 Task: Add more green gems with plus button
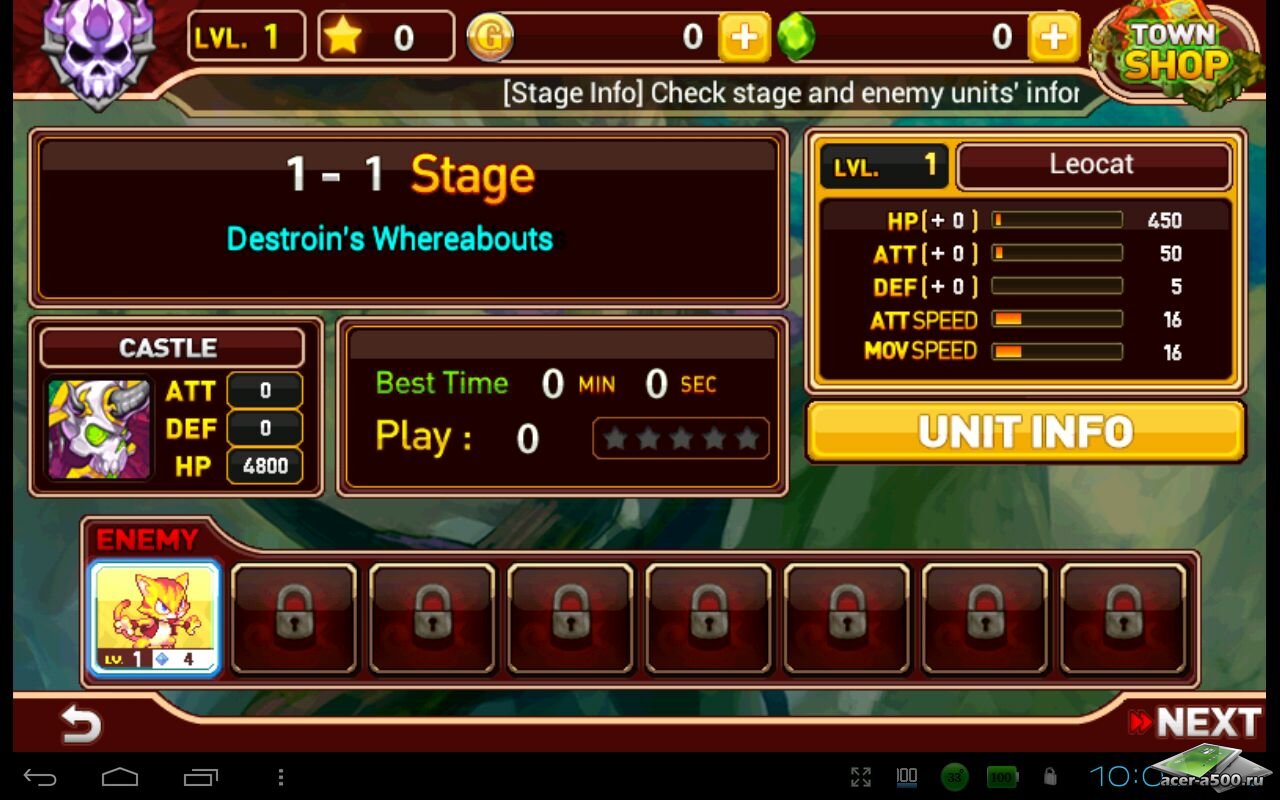[x=1053, y=38]
